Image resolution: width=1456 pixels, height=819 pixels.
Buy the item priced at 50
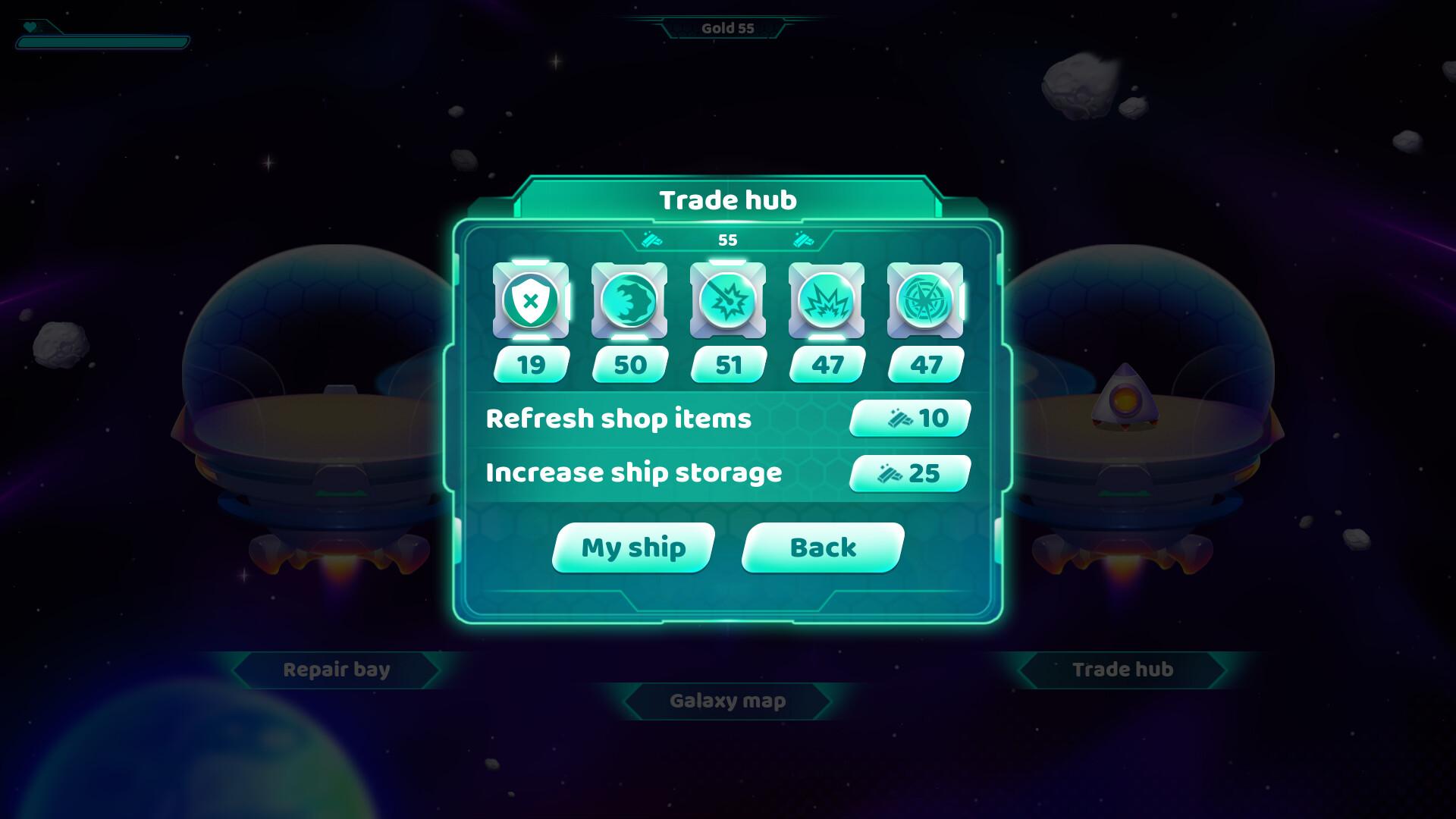629,365
